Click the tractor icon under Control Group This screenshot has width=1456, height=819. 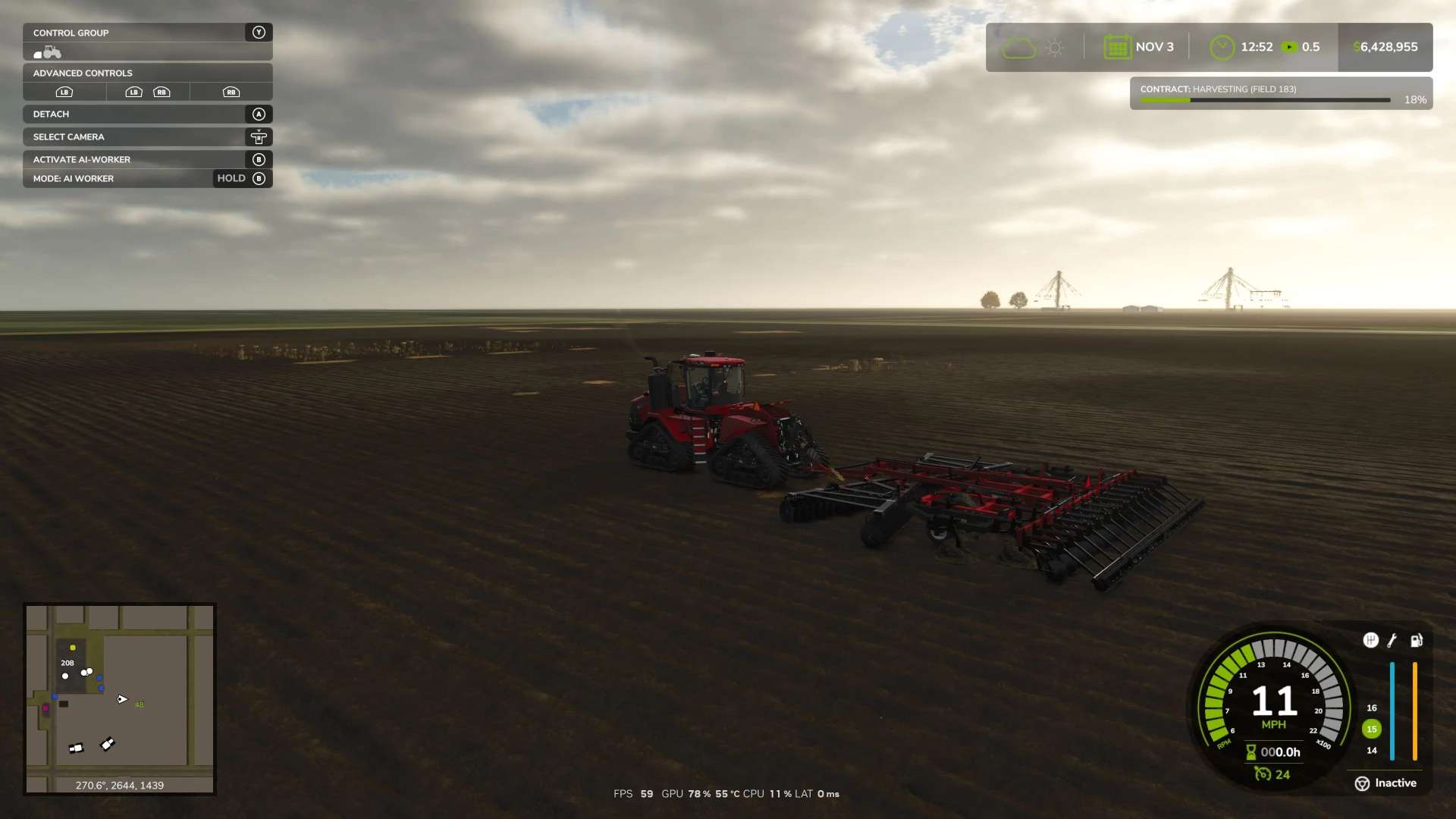pos(48,52)
